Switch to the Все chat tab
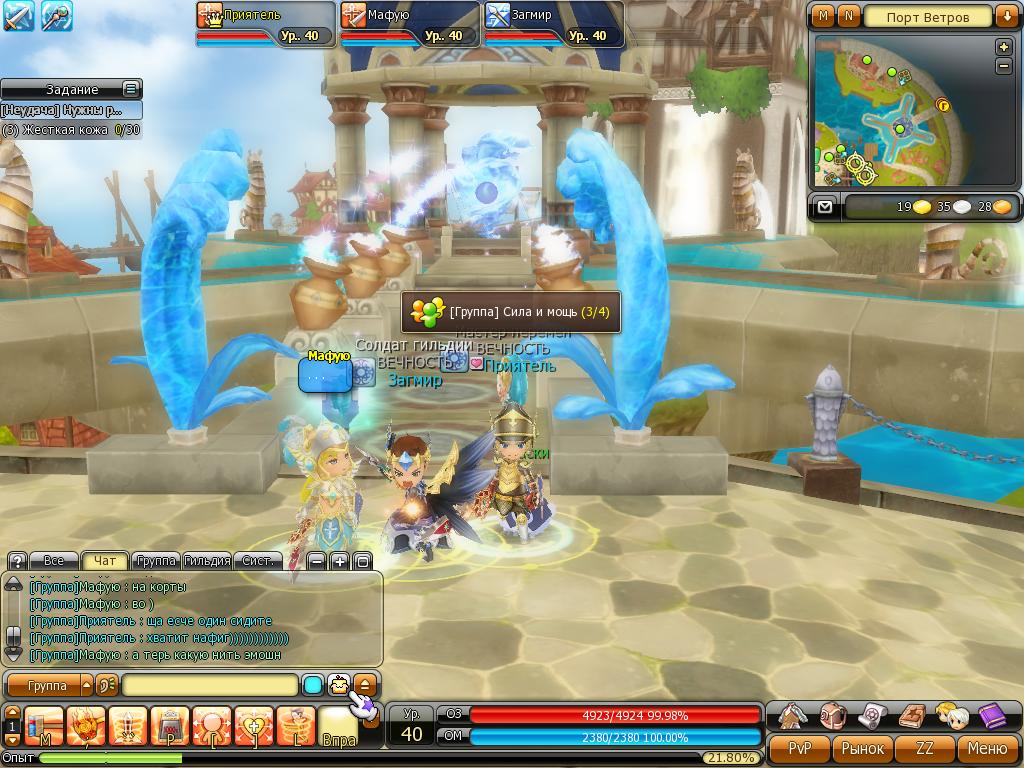The width and height of the screenshot is (1024, 768). pyautogui.click(x=54, y=561)
